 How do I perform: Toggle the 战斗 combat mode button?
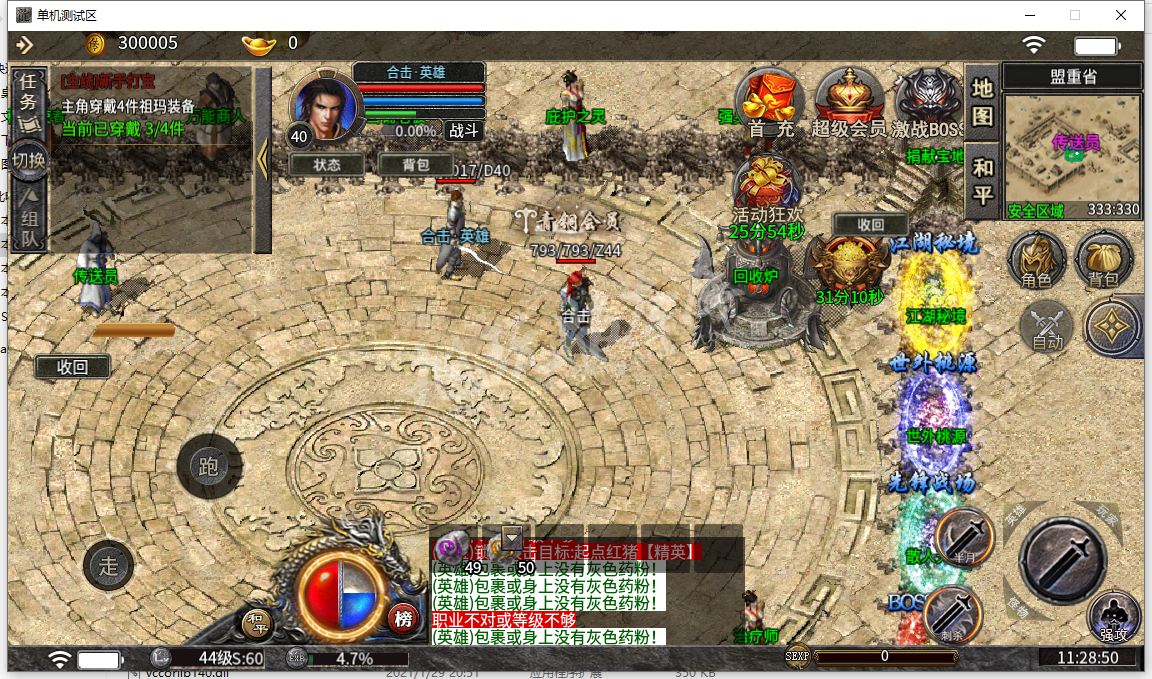[x=462, y=130]
